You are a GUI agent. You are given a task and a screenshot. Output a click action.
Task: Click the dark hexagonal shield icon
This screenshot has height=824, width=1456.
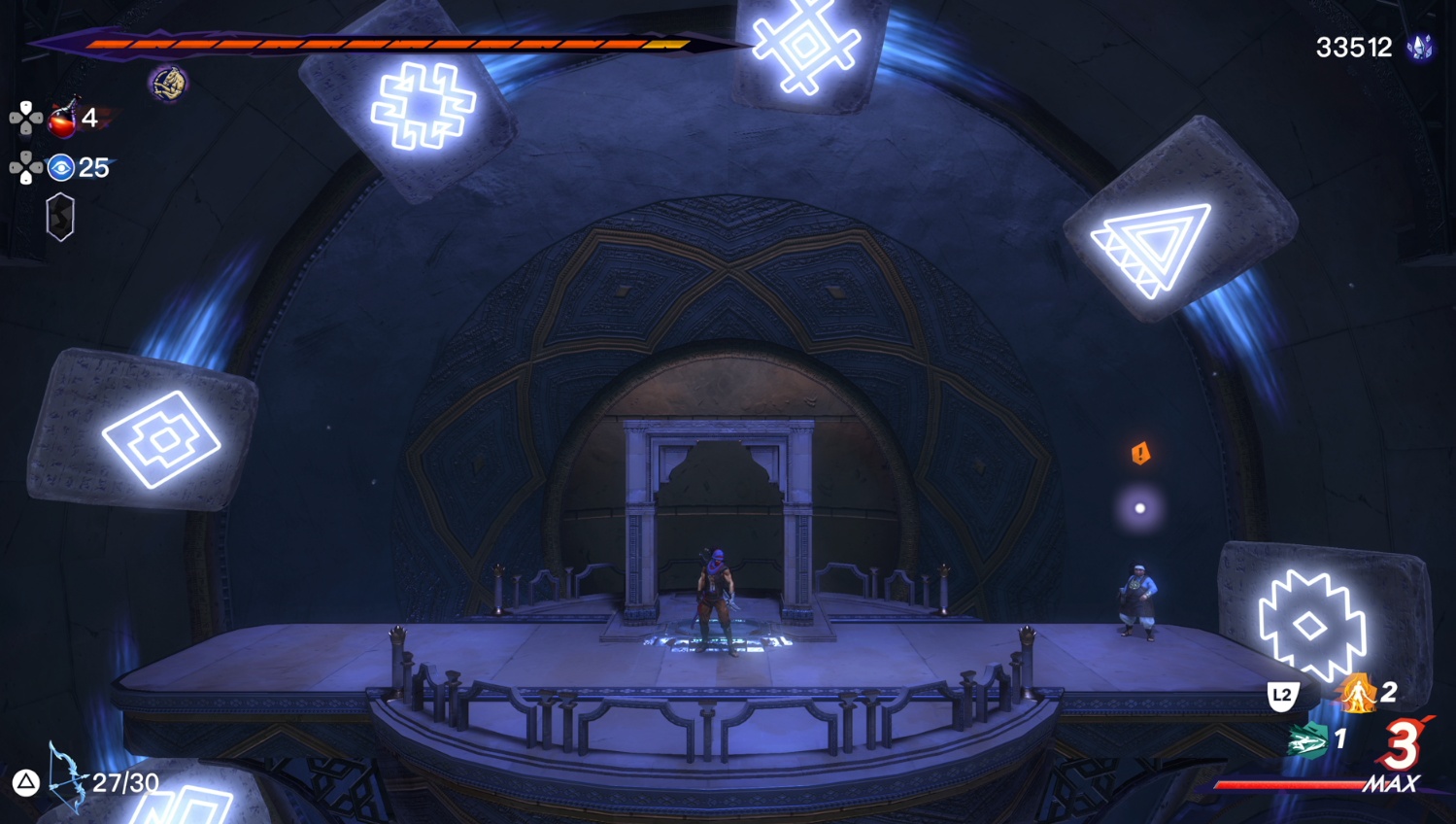point(60,216)
